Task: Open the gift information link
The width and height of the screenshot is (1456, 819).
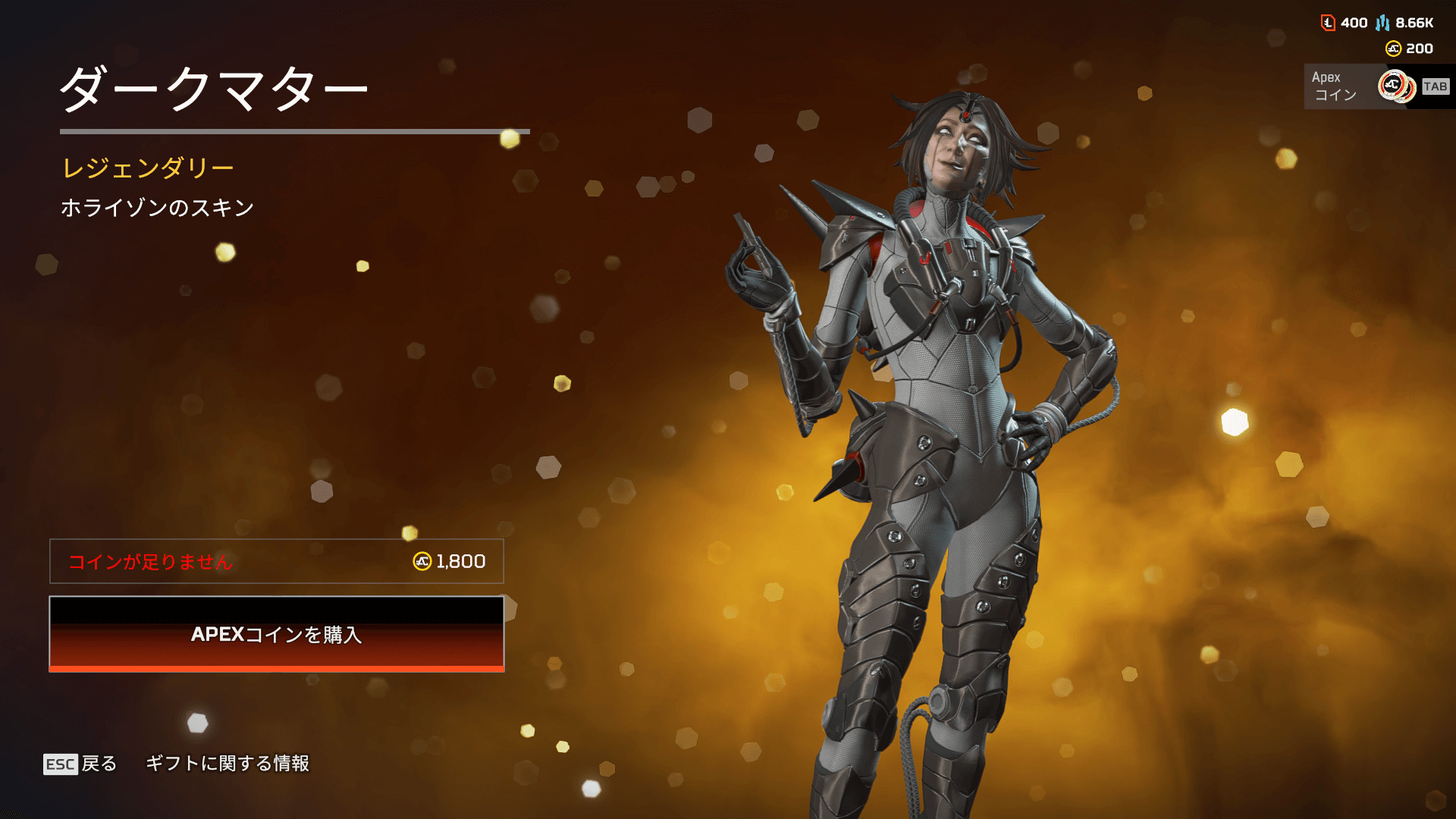Action: [x=227, y=764]
